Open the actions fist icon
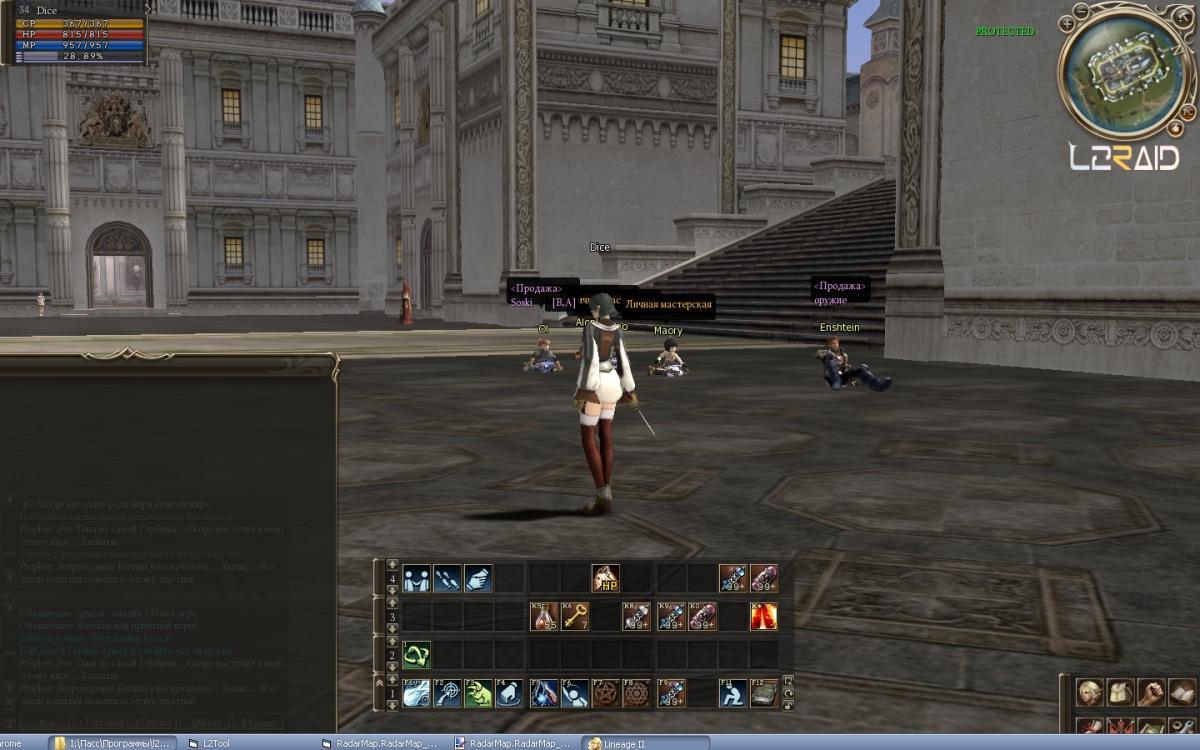This screenshot has width=1200, height=750. tap(1152, 692)
